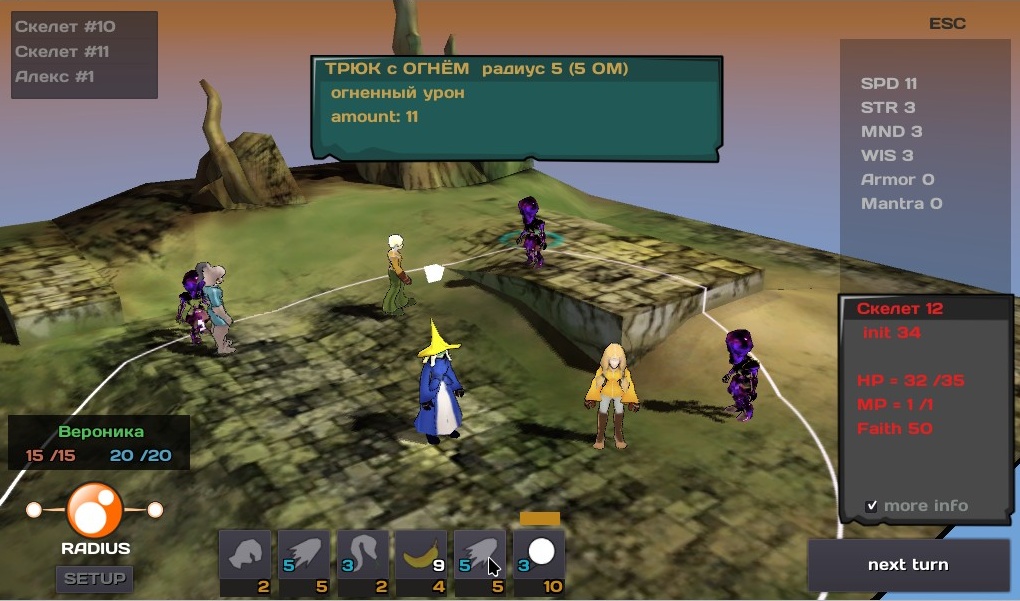This screenshot has height=601, width=1020.
Task: Pick Алекс #1 from turn order
Action: coord(55,76)
